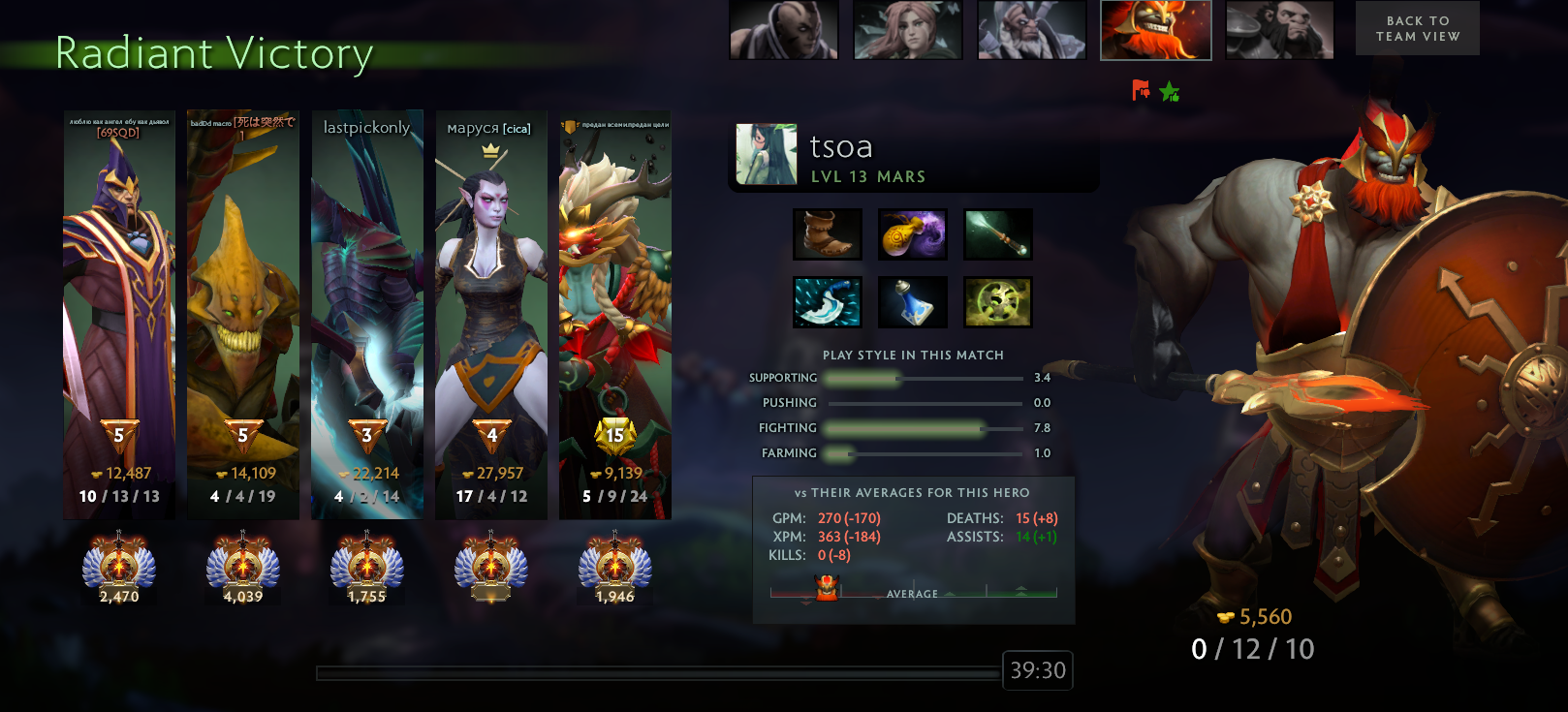Select the Anti-Mage portrait thumbnail
Viewport: 1568px width, 712px height.
[783, 30]
